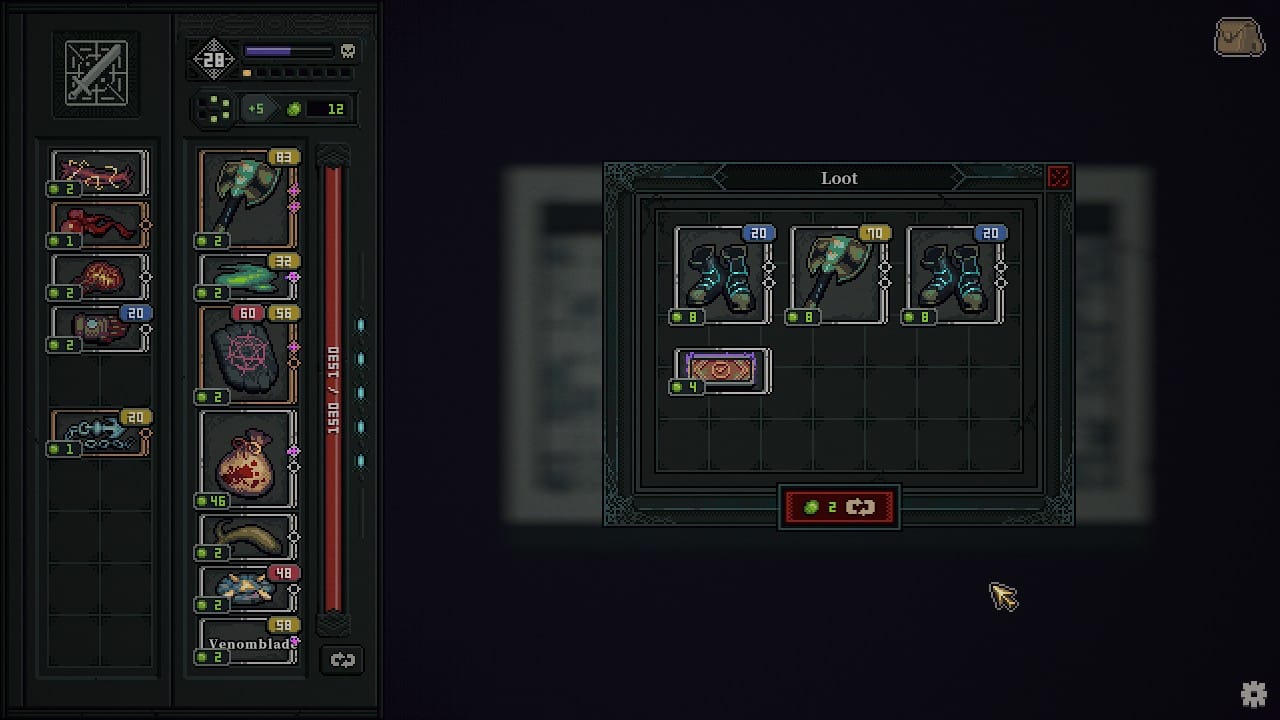Click the green dots dice icon
This screenshot has width=1280, height=720.
pos(214,108)
